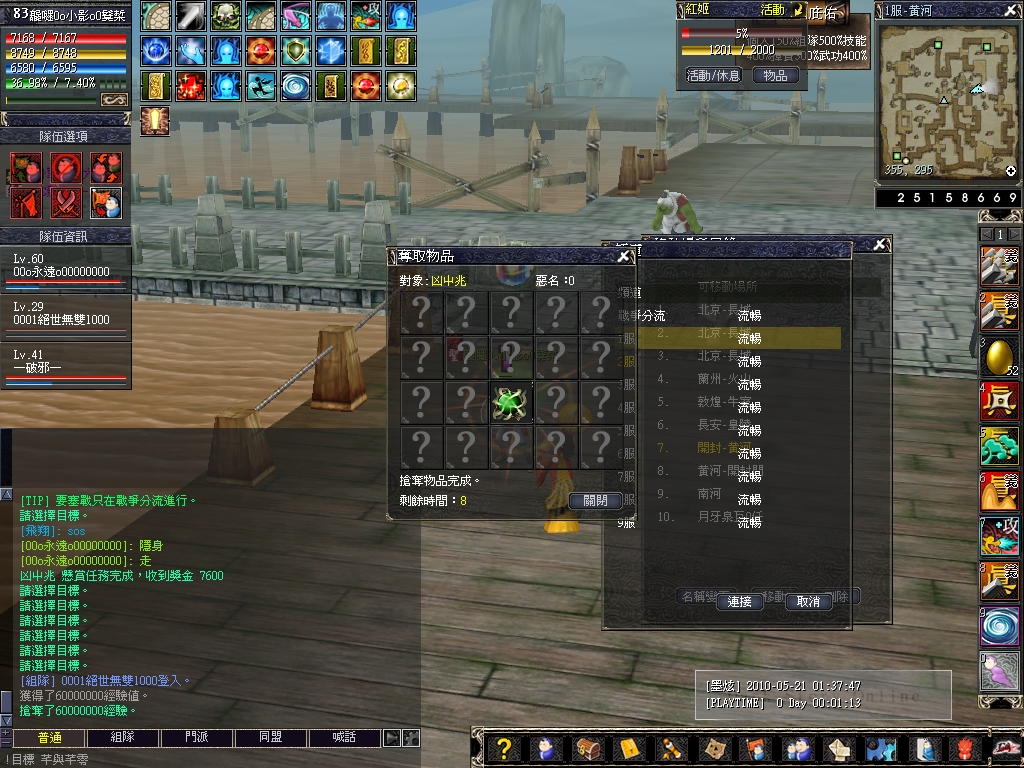Confirm channel move with 連接 button
Image resolution: width=1024 pixels, height=768 pixels.
tap(739, 602)
